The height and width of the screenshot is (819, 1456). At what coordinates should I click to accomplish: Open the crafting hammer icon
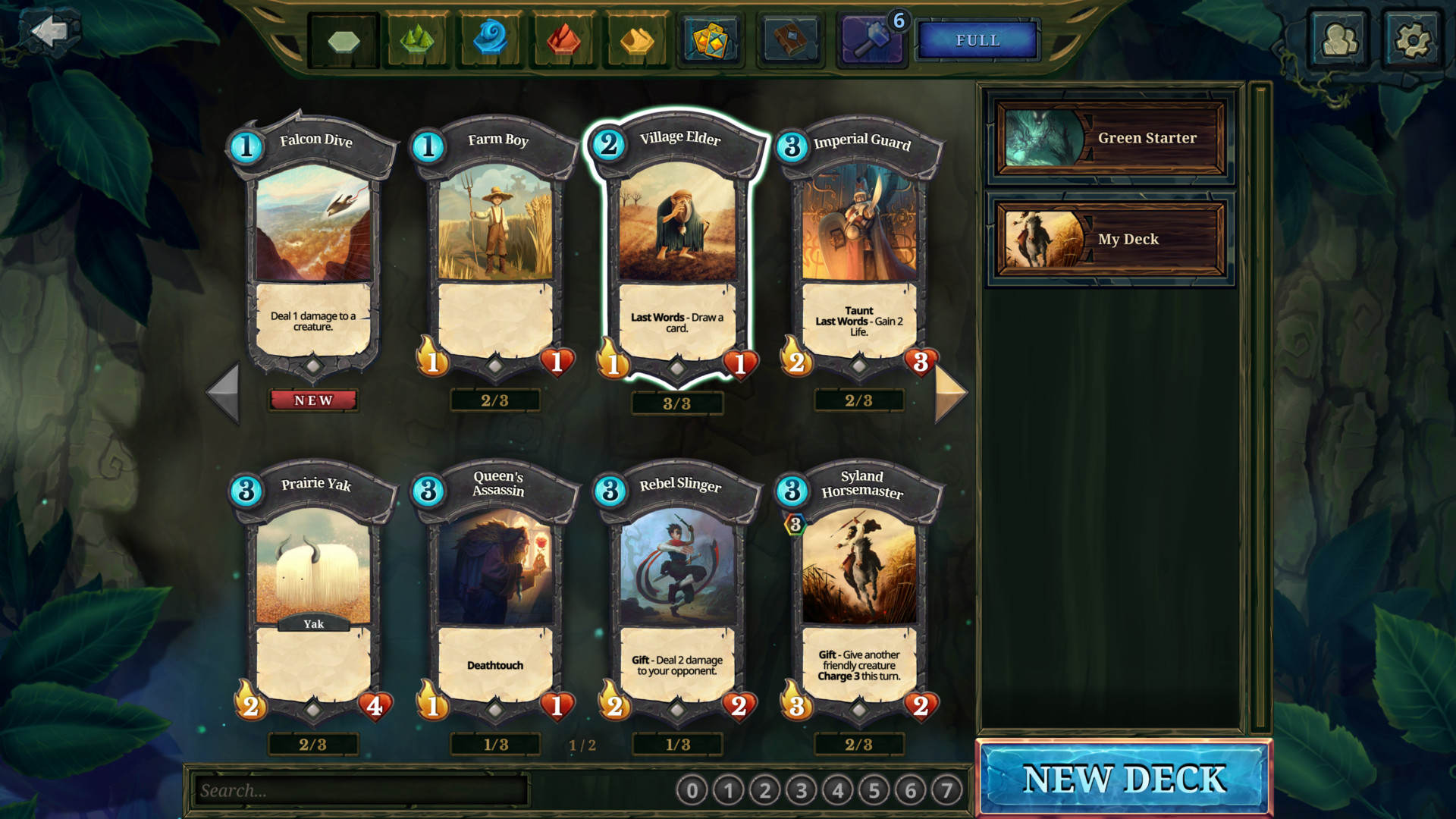click(x=873, y=39)
